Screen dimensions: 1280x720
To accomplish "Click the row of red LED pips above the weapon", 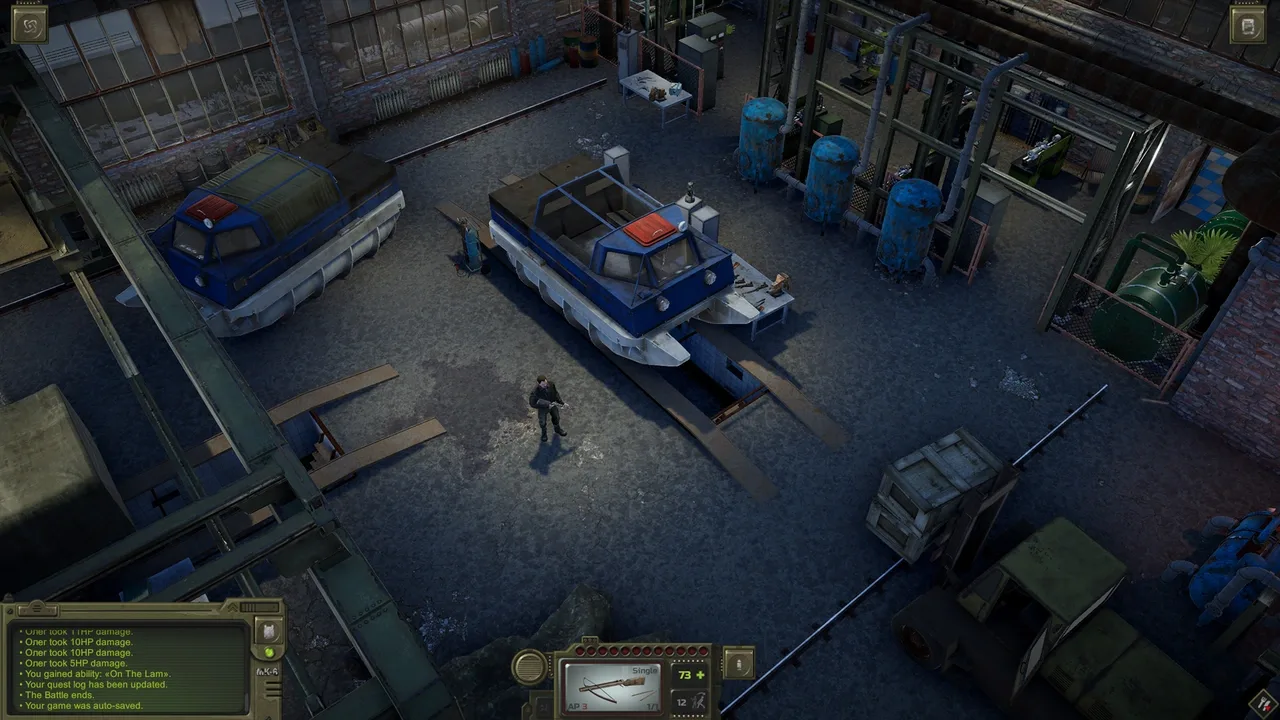I will coord(640,650).
